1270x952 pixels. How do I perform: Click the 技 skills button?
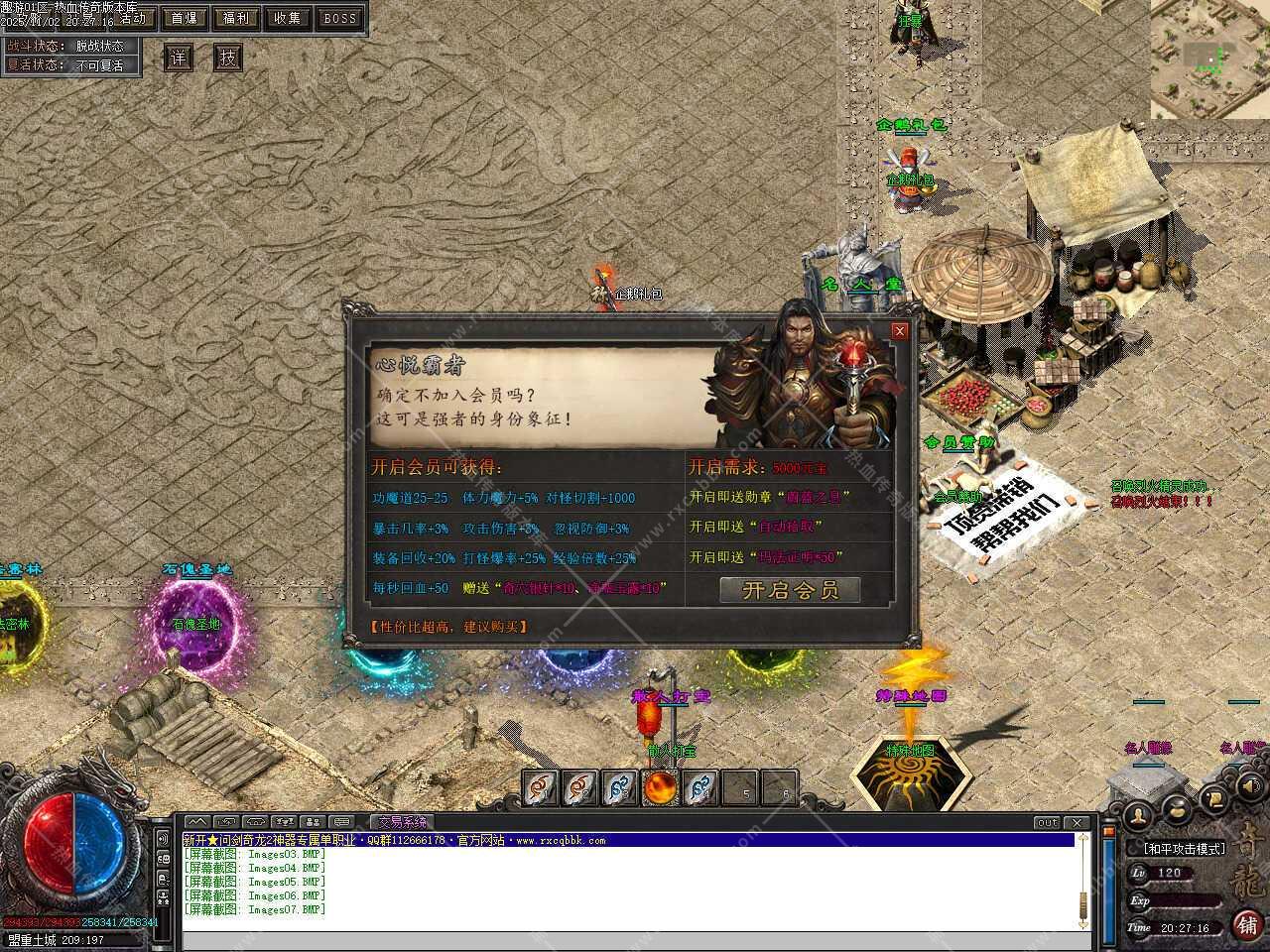coord(228,58)
